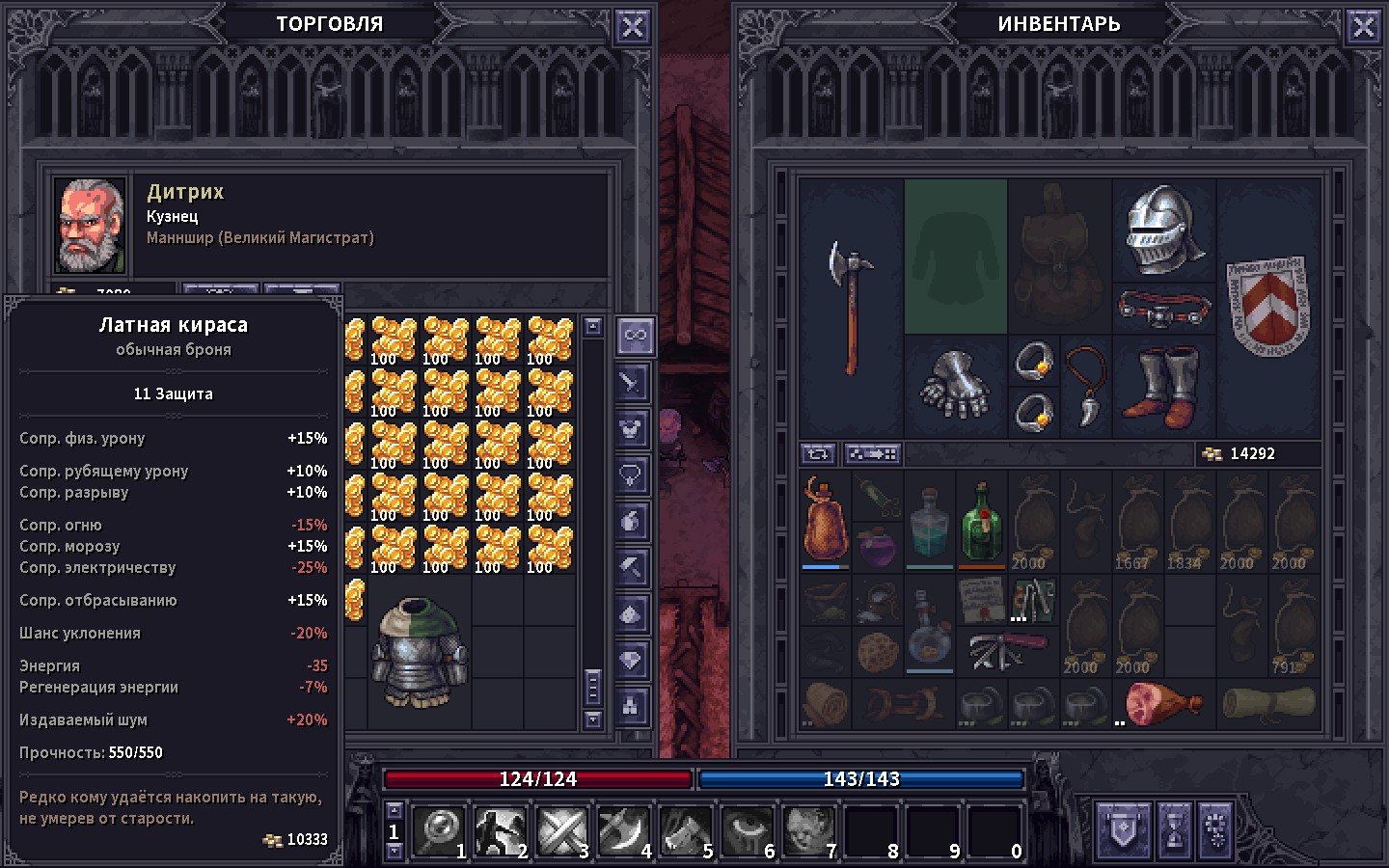Select the hammer tools filter
This screenshot has height=868, width=1389.
(x=632, y=567)
